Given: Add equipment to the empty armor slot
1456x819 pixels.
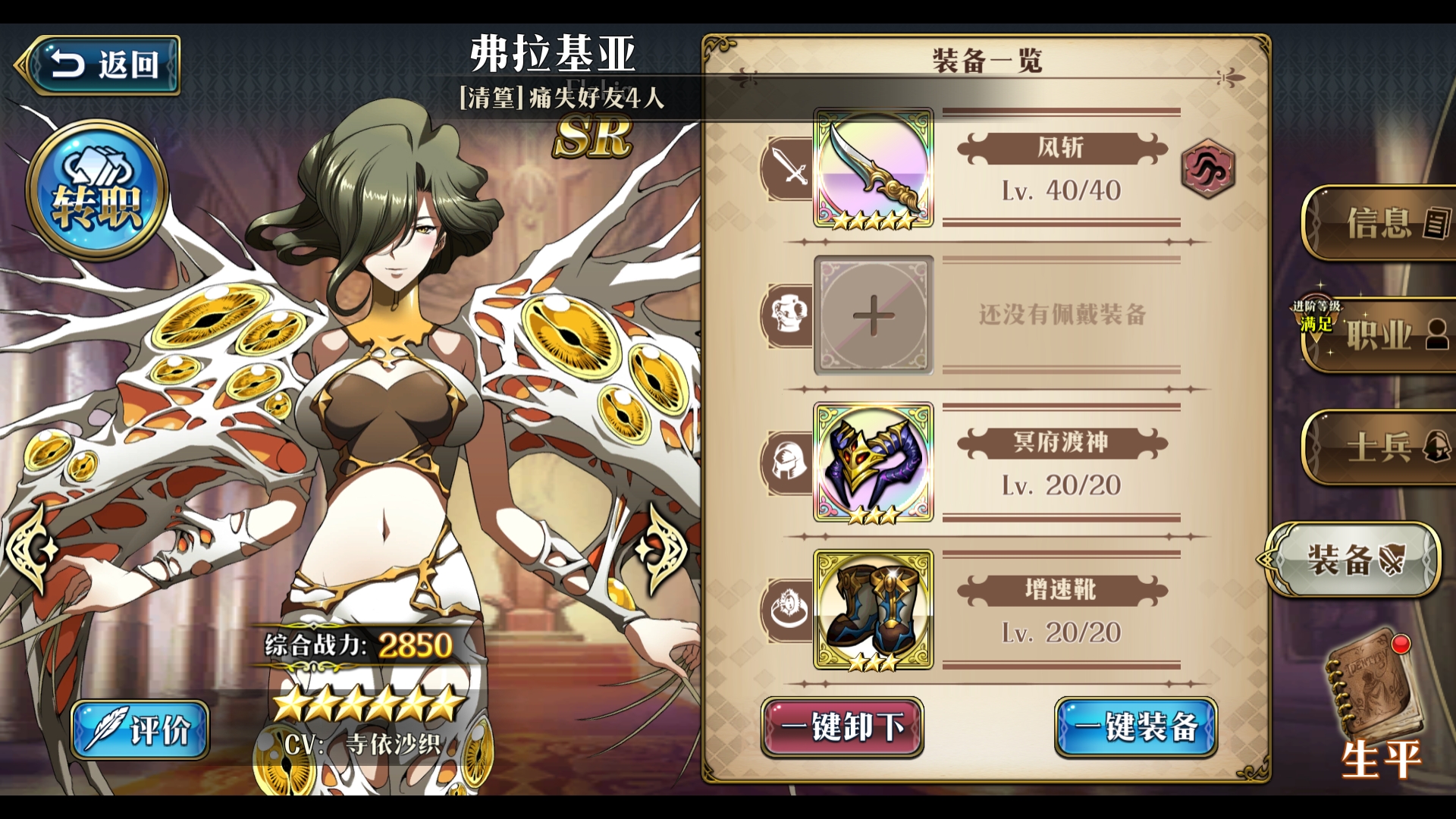Looking at the screenshot, I should [x=873, y=315].
